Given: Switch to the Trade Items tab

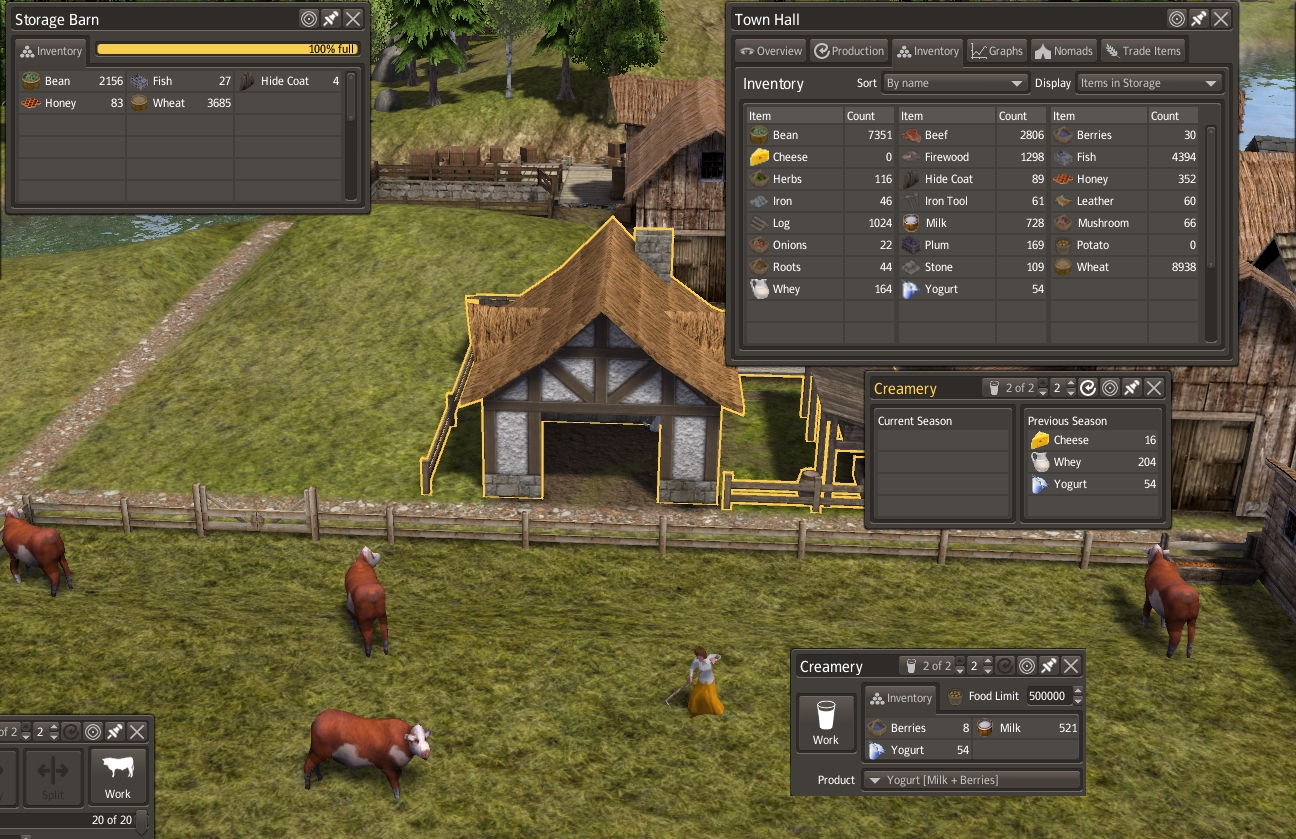Looking at the screenshot, I should click(x=1143, y=51).
